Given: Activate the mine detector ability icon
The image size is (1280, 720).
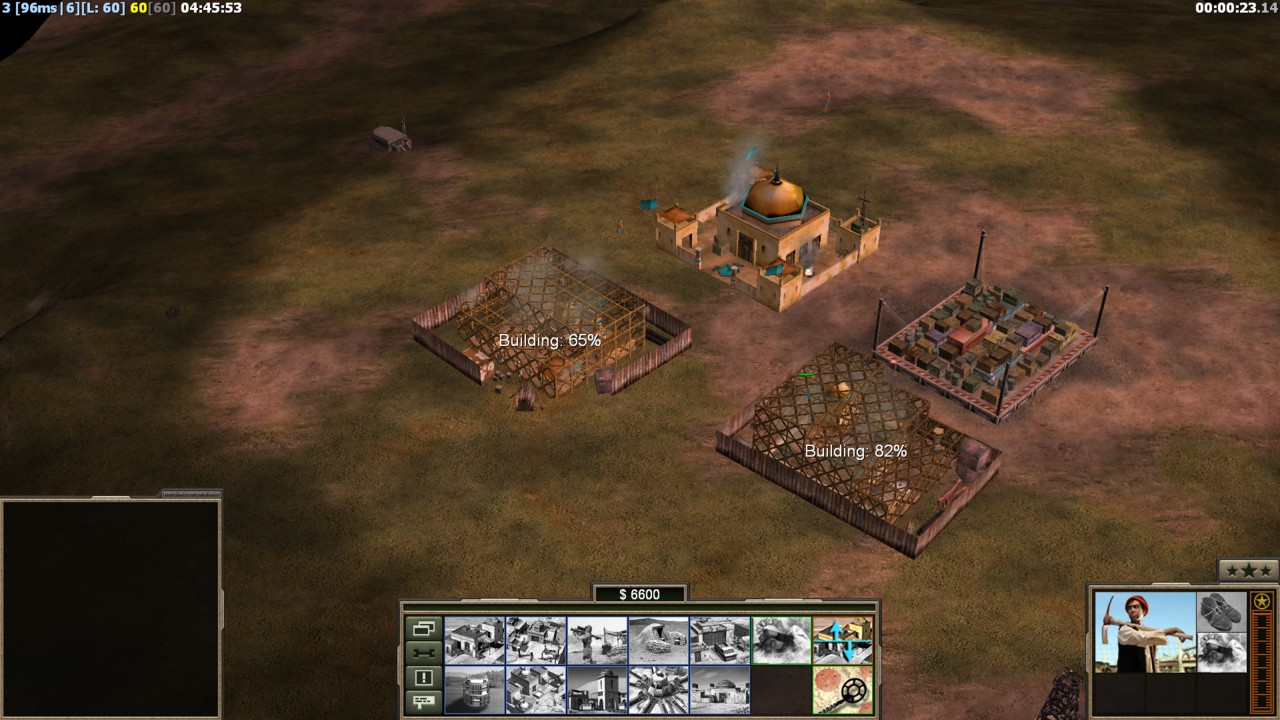Looking at the screenshot, I should pos(842,690).
